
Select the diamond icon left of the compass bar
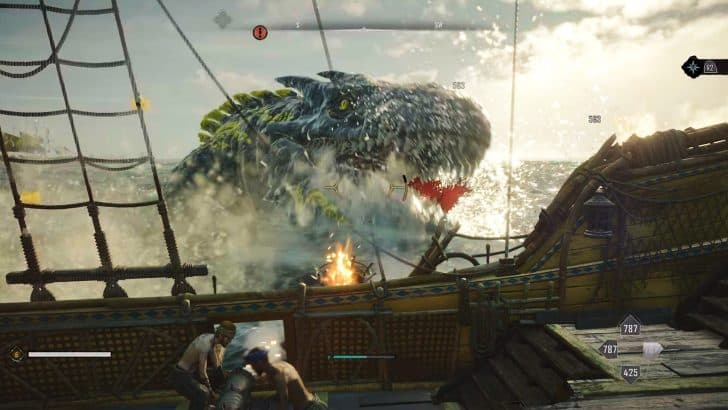(x=222, y=19)
